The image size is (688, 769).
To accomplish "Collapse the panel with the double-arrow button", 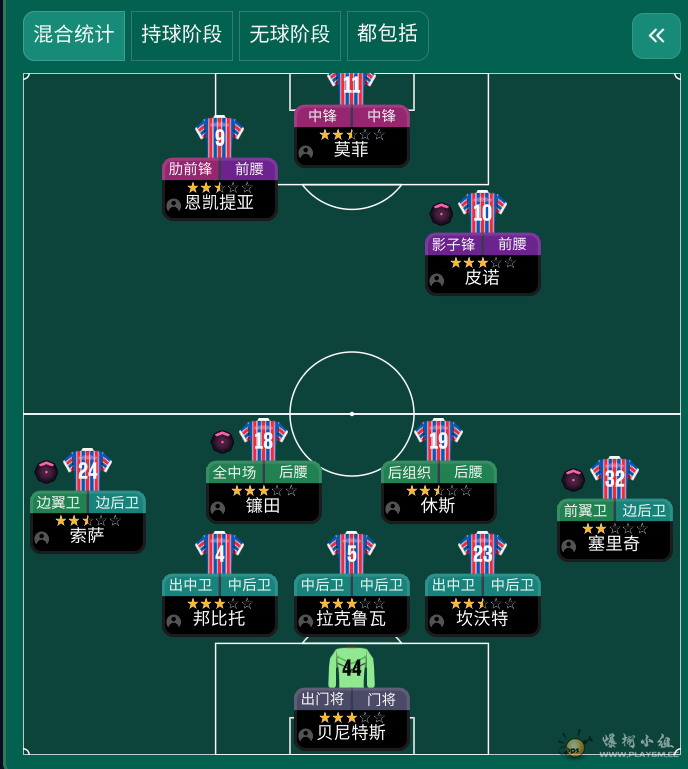I will coord(656,36).
